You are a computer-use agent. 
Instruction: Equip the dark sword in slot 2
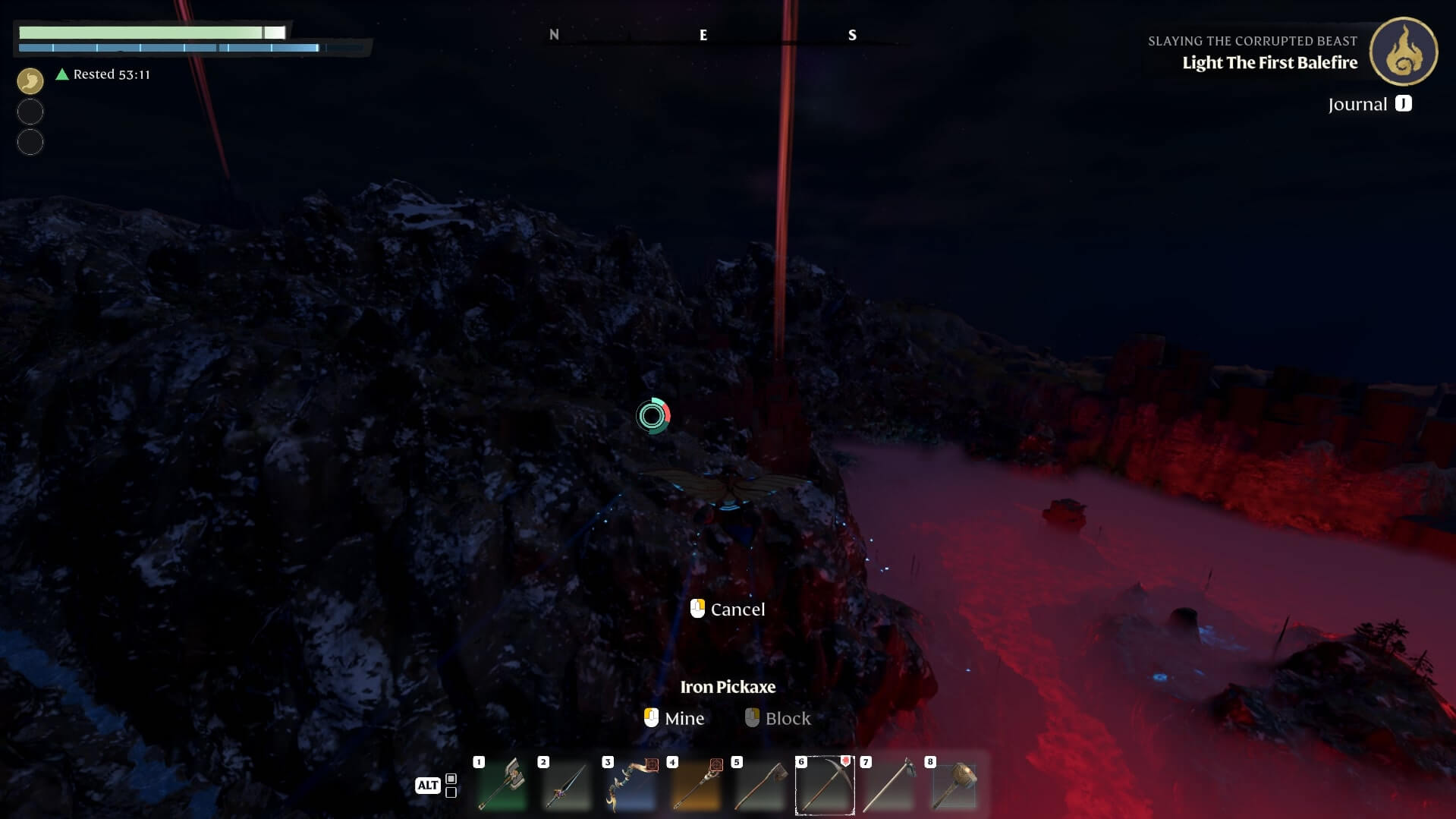567,786
